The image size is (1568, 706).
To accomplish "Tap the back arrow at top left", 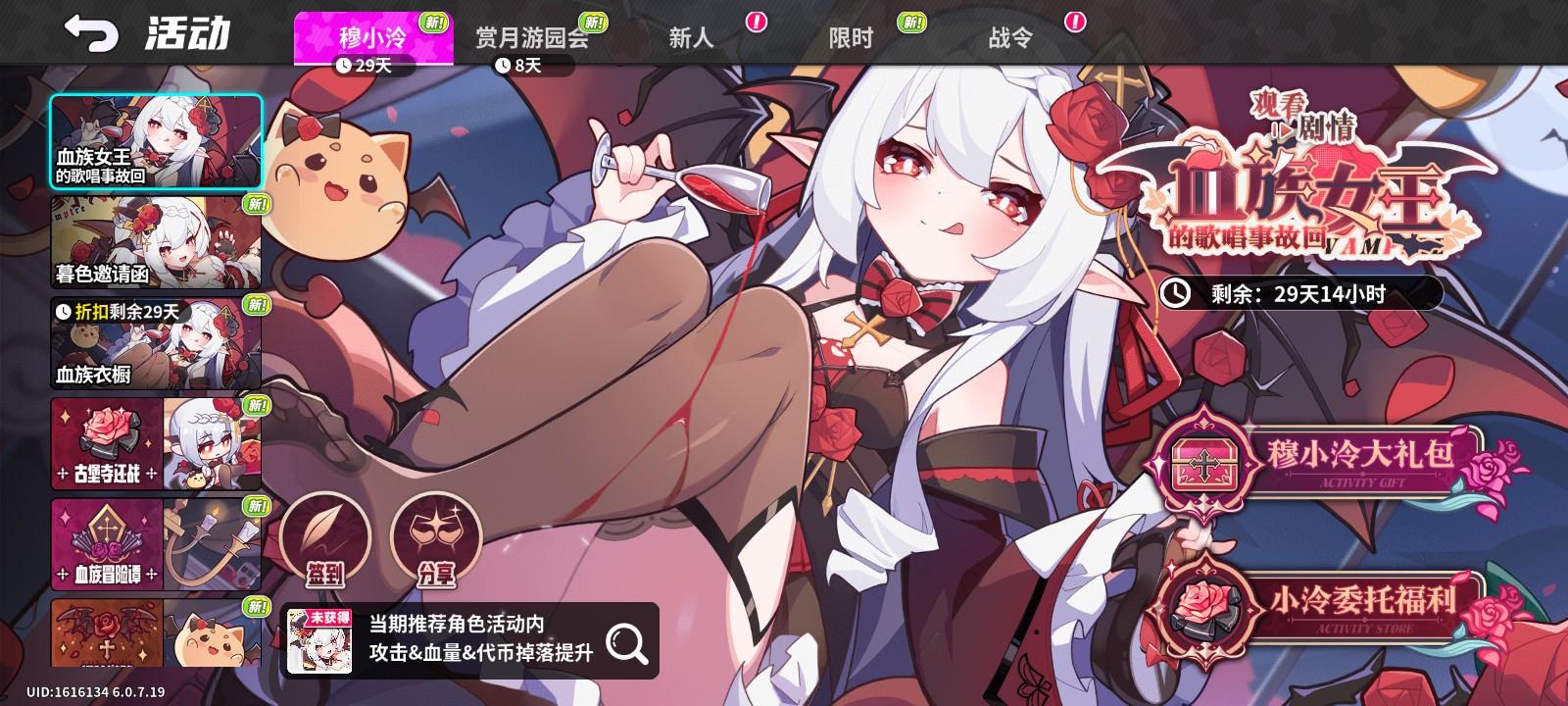I will pos(91,32).
